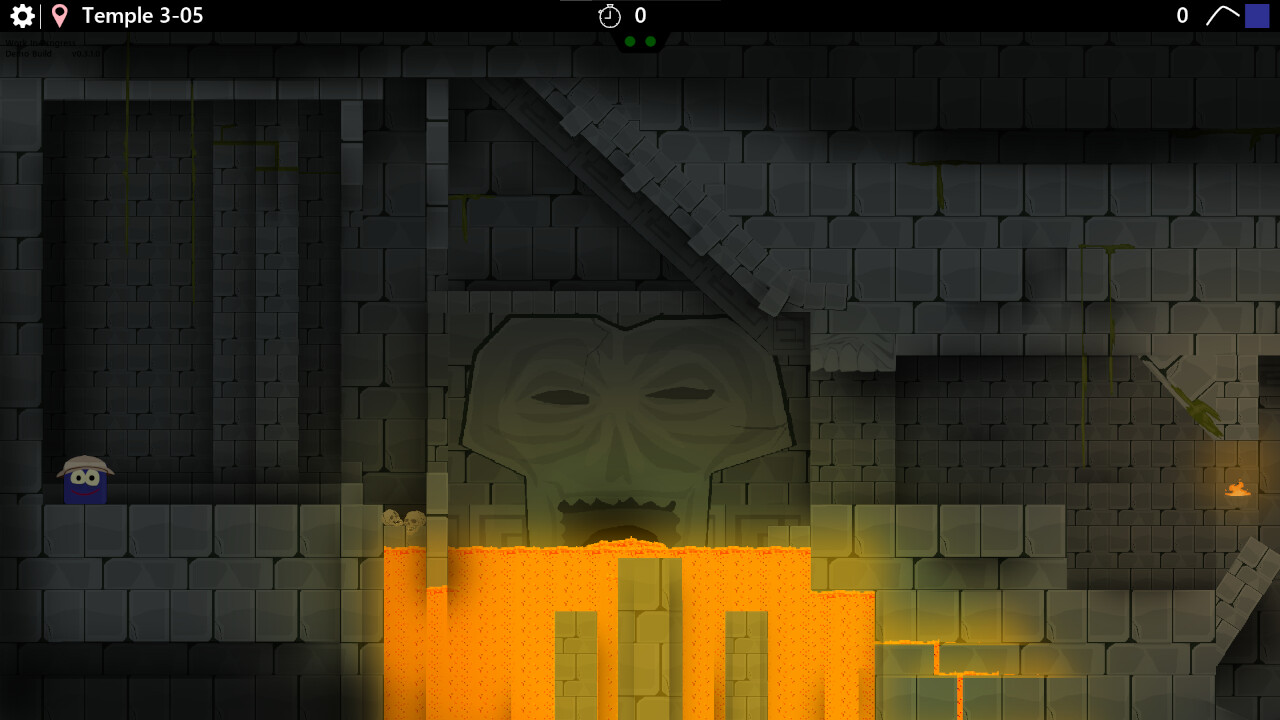Open the settings gear icon
This screenshot has width=1280, height=720.
tap(20, 15)
